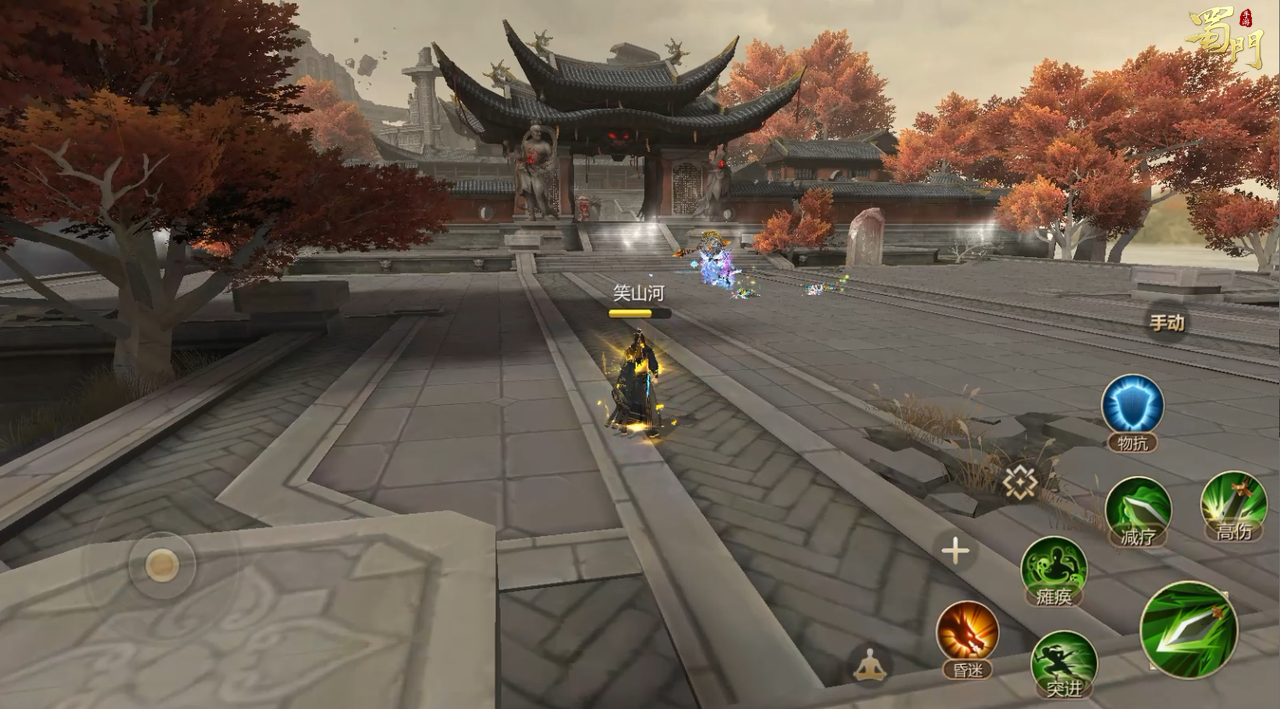Screen dimensions: 1280x709
Task: Start meditation with the seated figure icon
Action: 870,664
